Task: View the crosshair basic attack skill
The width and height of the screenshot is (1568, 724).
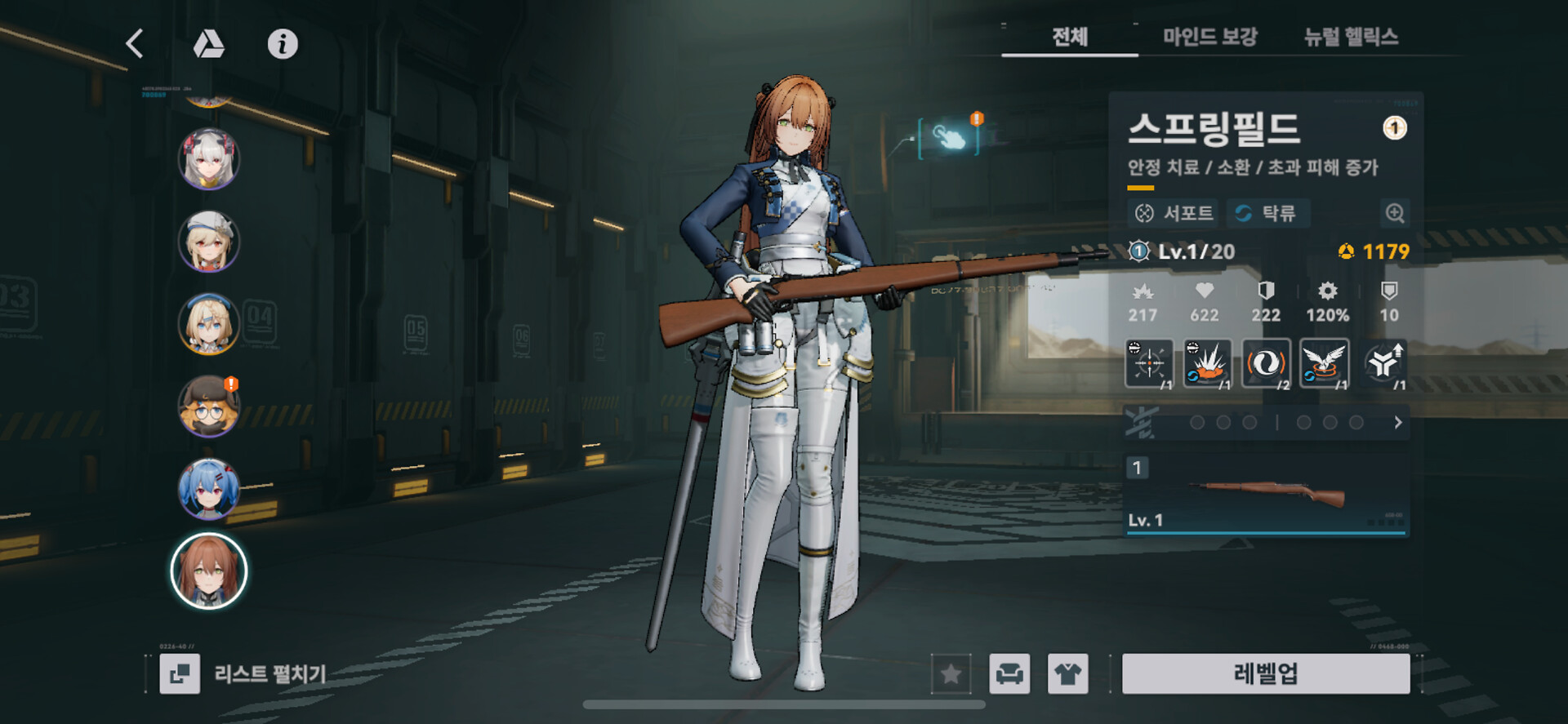Action: point(1149,363)
